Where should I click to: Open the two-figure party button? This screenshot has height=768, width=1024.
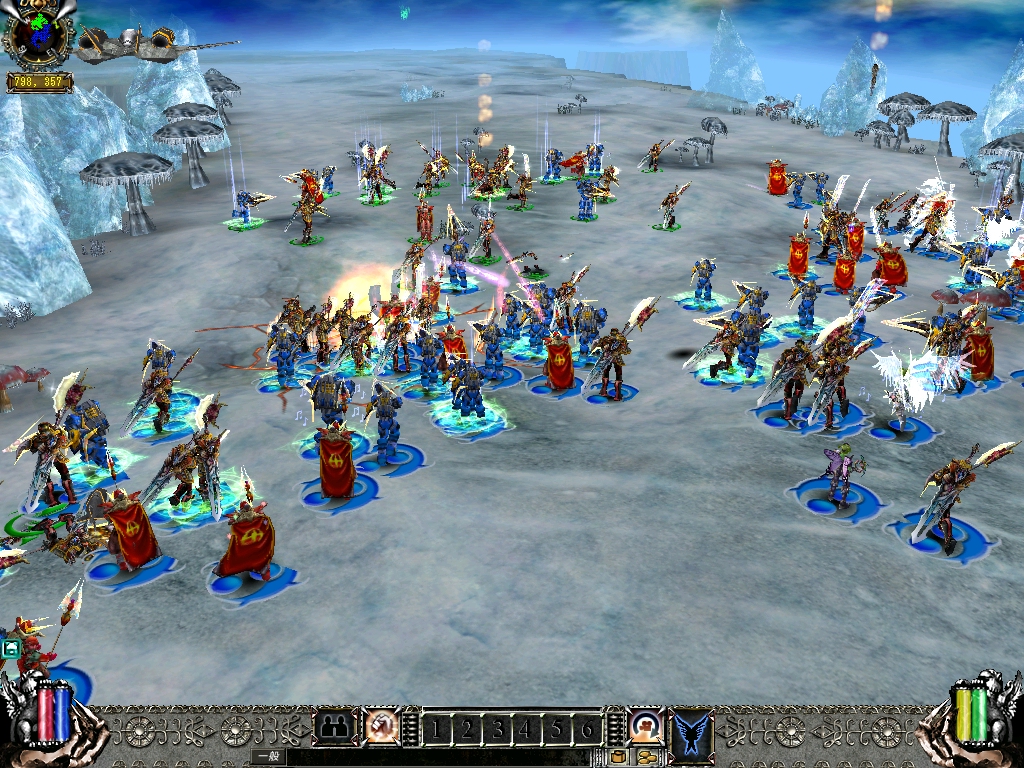tap(334, 727)
